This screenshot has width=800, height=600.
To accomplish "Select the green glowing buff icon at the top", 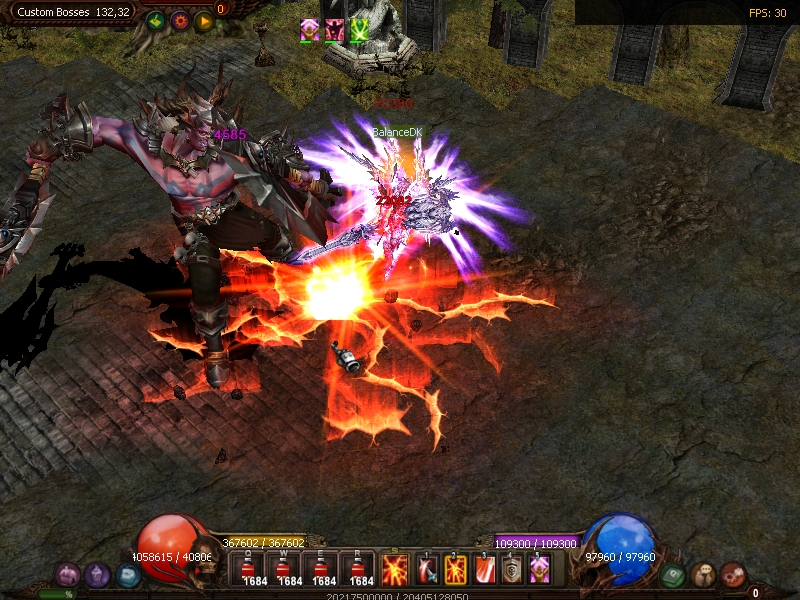I will tap(359, 30).
